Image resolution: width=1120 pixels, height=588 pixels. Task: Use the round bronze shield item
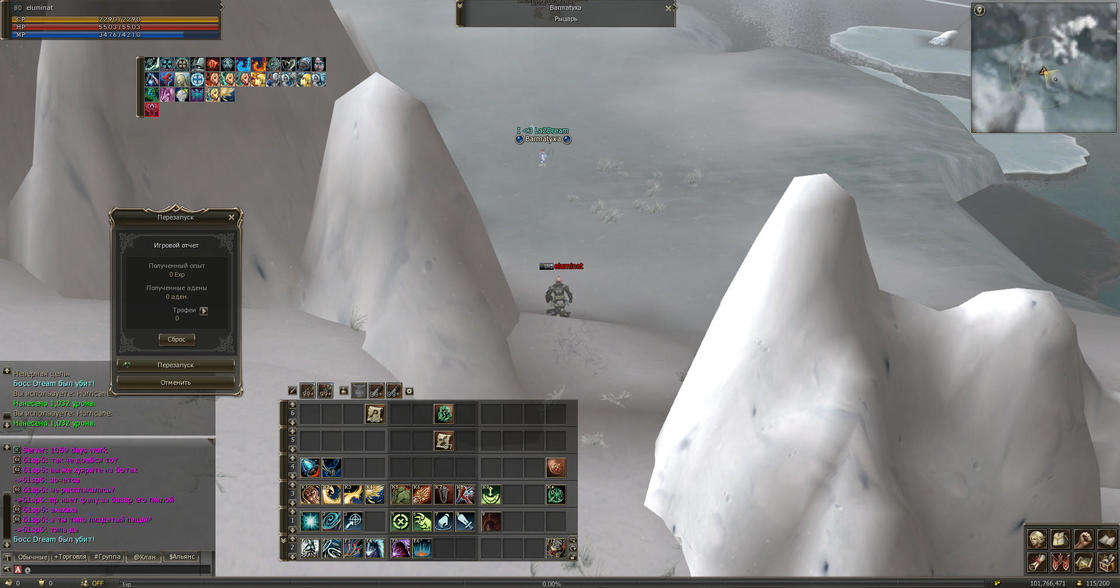coord(555,467)
